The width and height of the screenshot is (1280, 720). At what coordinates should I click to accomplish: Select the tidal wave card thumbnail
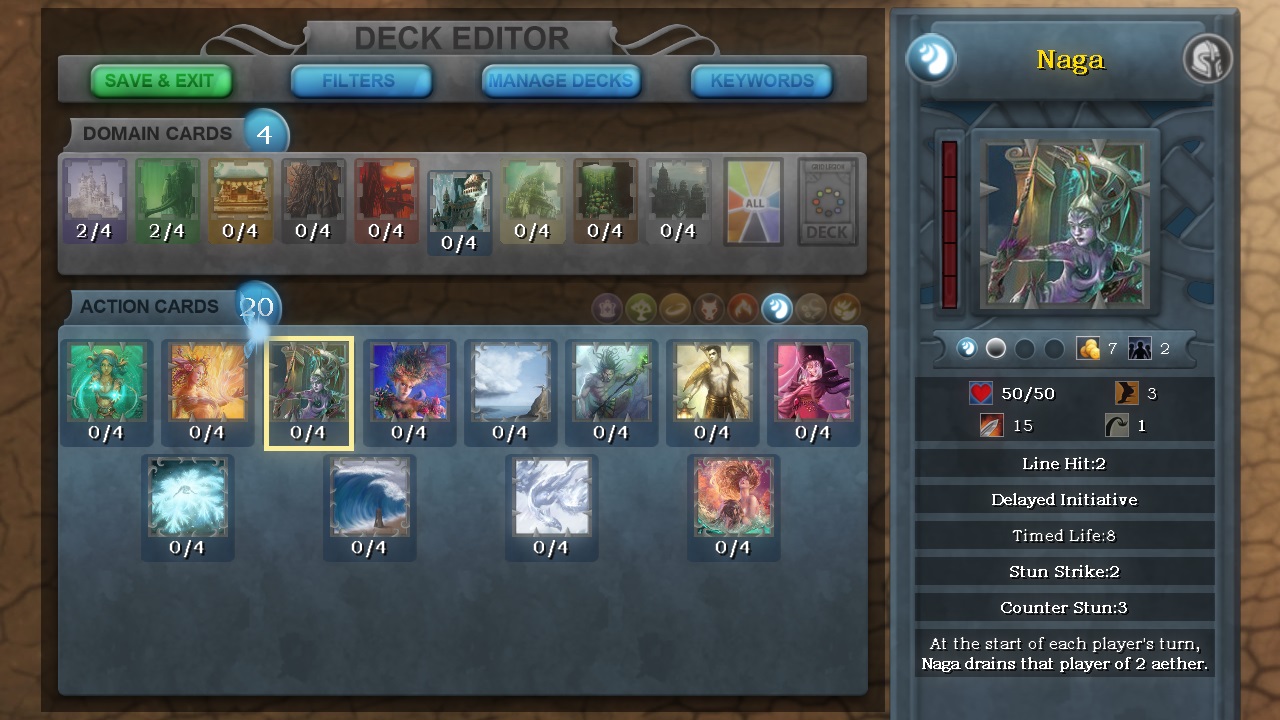tap(370, 500)
